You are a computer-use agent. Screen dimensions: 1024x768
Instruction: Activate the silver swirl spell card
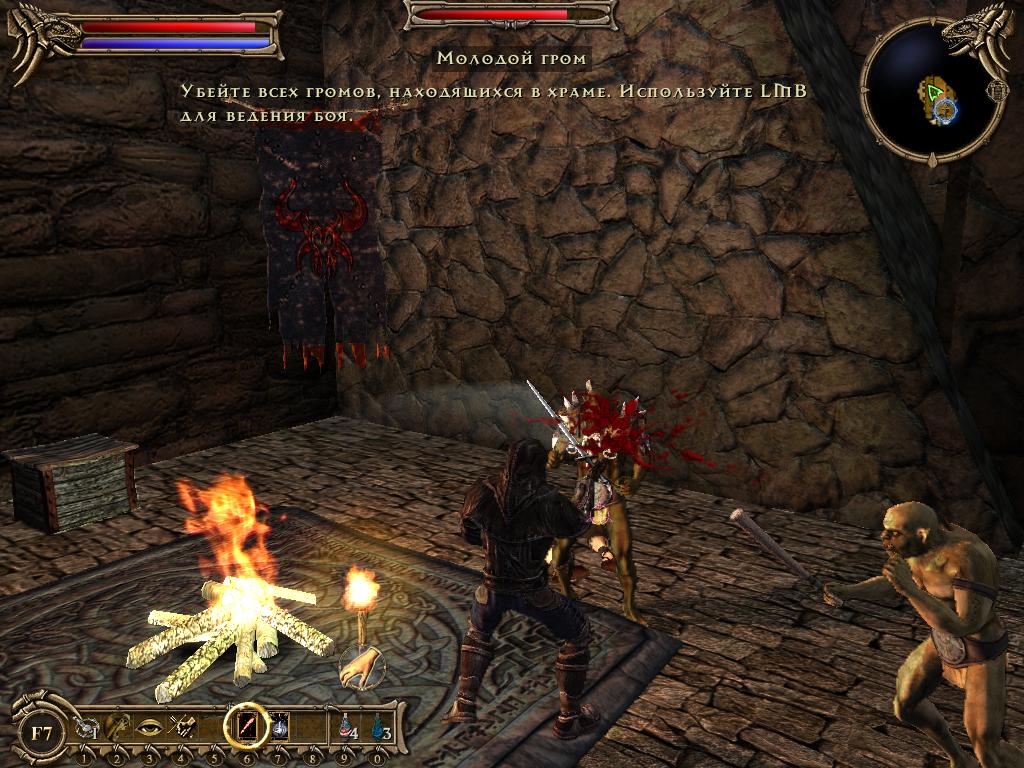(281, 726)
